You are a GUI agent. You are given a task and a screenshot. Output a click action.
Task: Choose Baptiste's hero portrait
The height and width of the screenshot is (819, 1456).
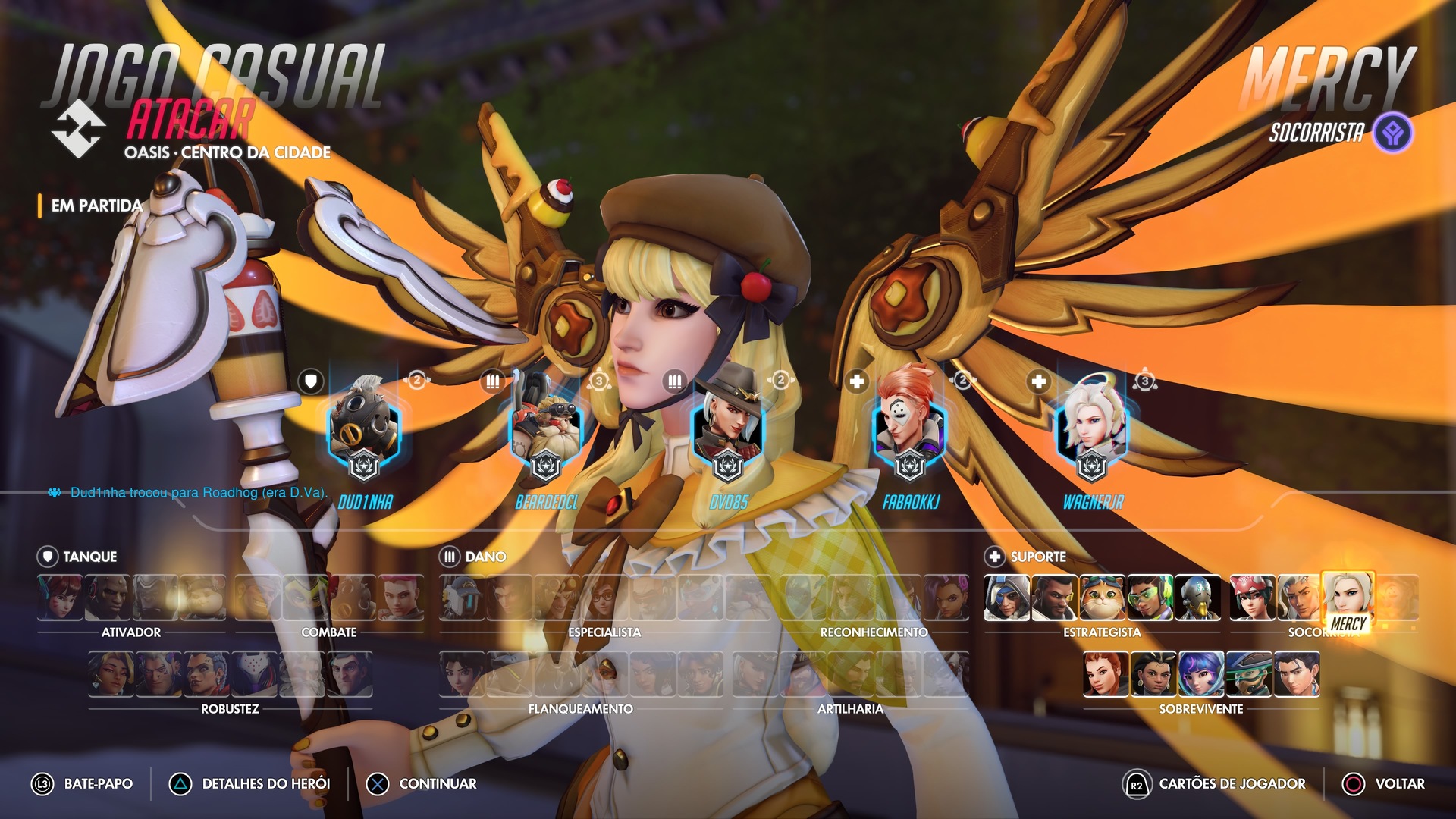pos(1055,598)
